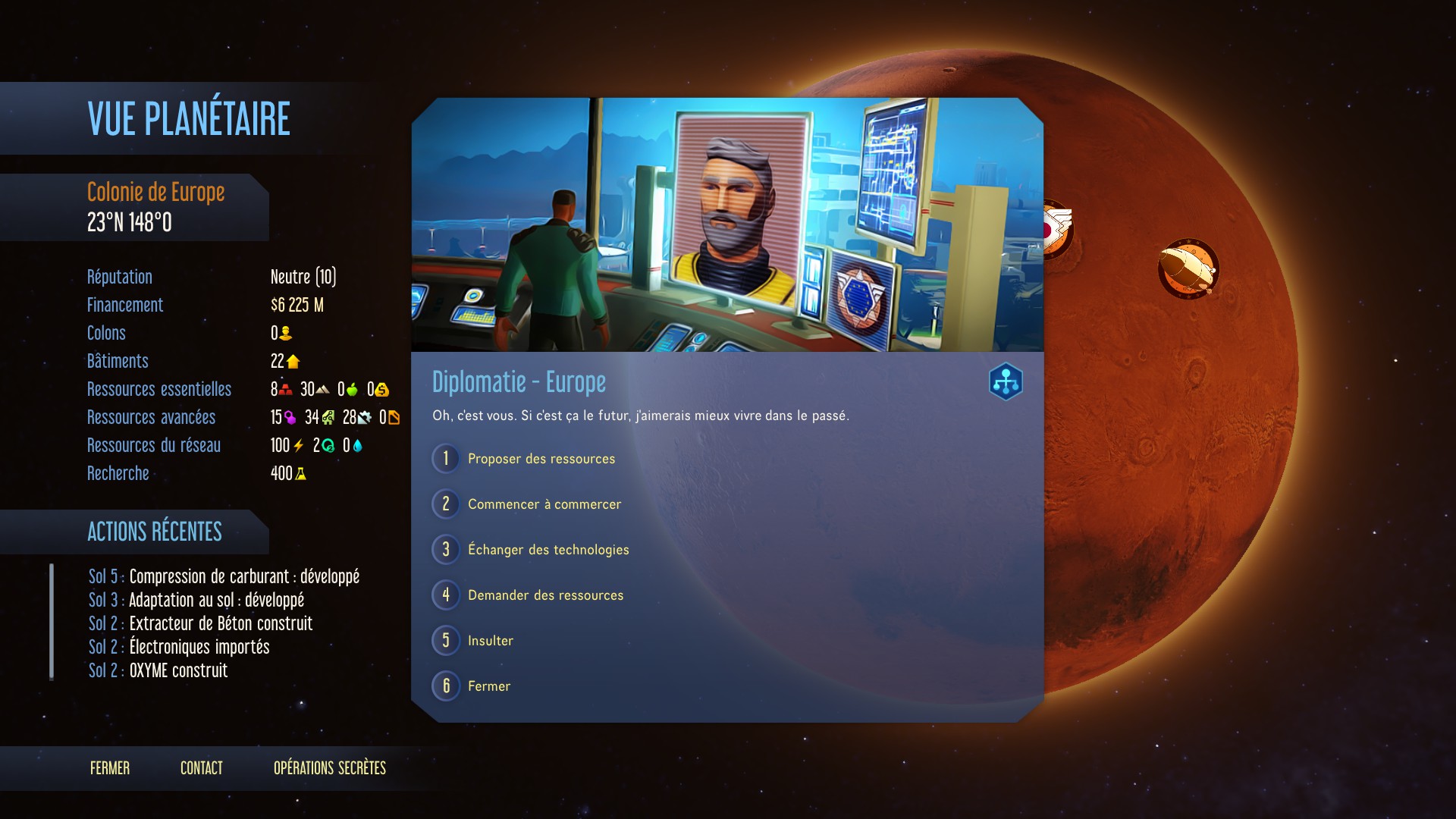This screenshot has width=1456, height=819.
Task: Pick "Échanger des technologies" option
Action: click(548, 550)
